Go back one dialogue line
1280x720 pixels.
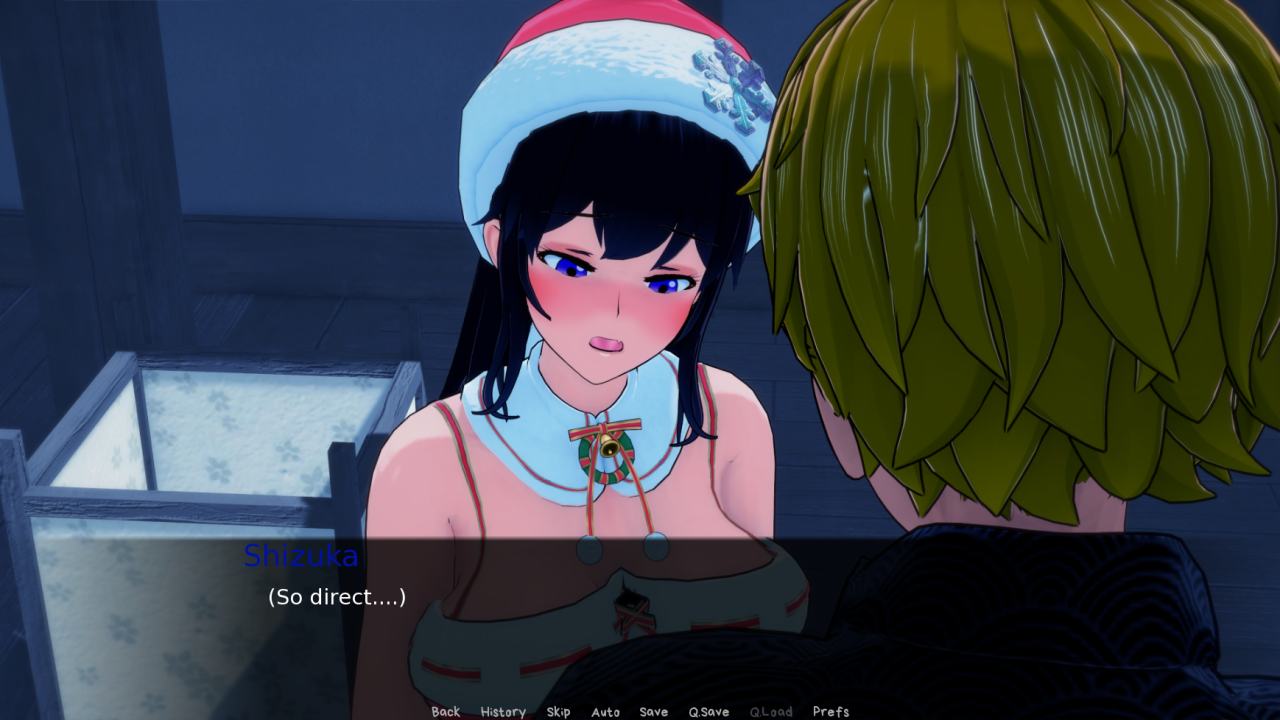(x=446, y=712)
